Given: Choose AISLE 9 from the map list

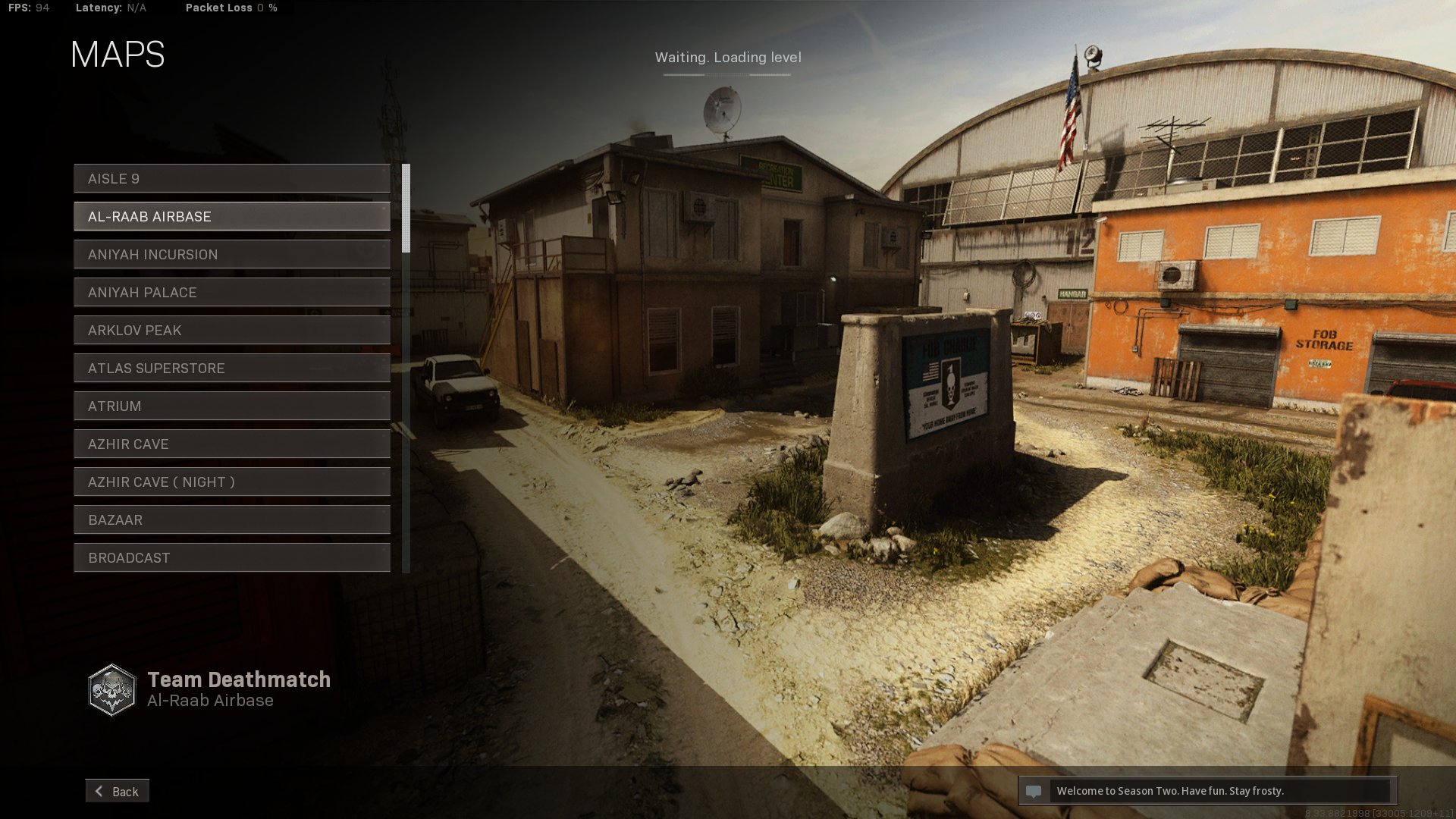Looking at the screenshot, I should coord(231,178).
